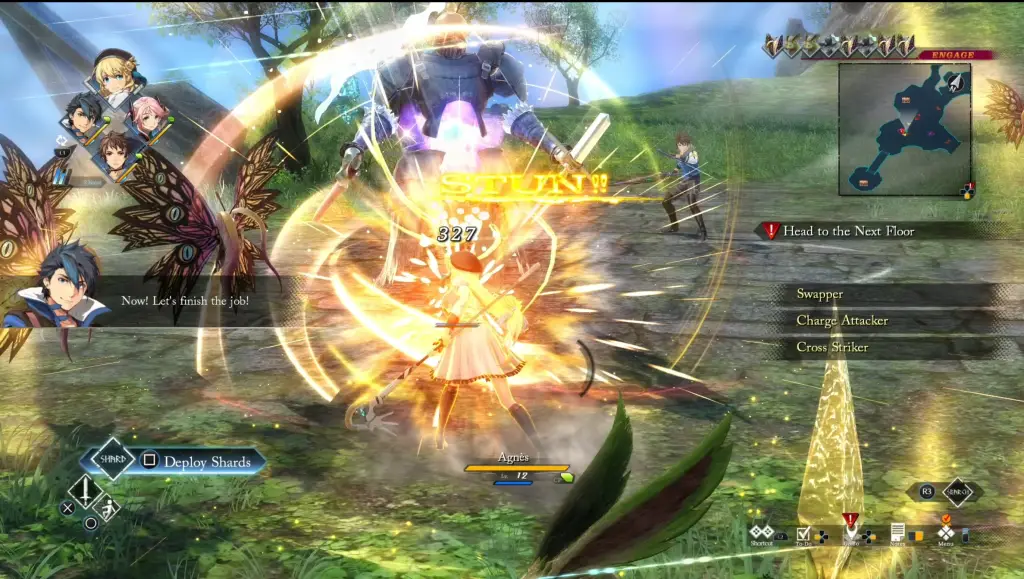Activate the sword attack icon
The height and width of the screenshot is (579, 1024).
point(86,490)
